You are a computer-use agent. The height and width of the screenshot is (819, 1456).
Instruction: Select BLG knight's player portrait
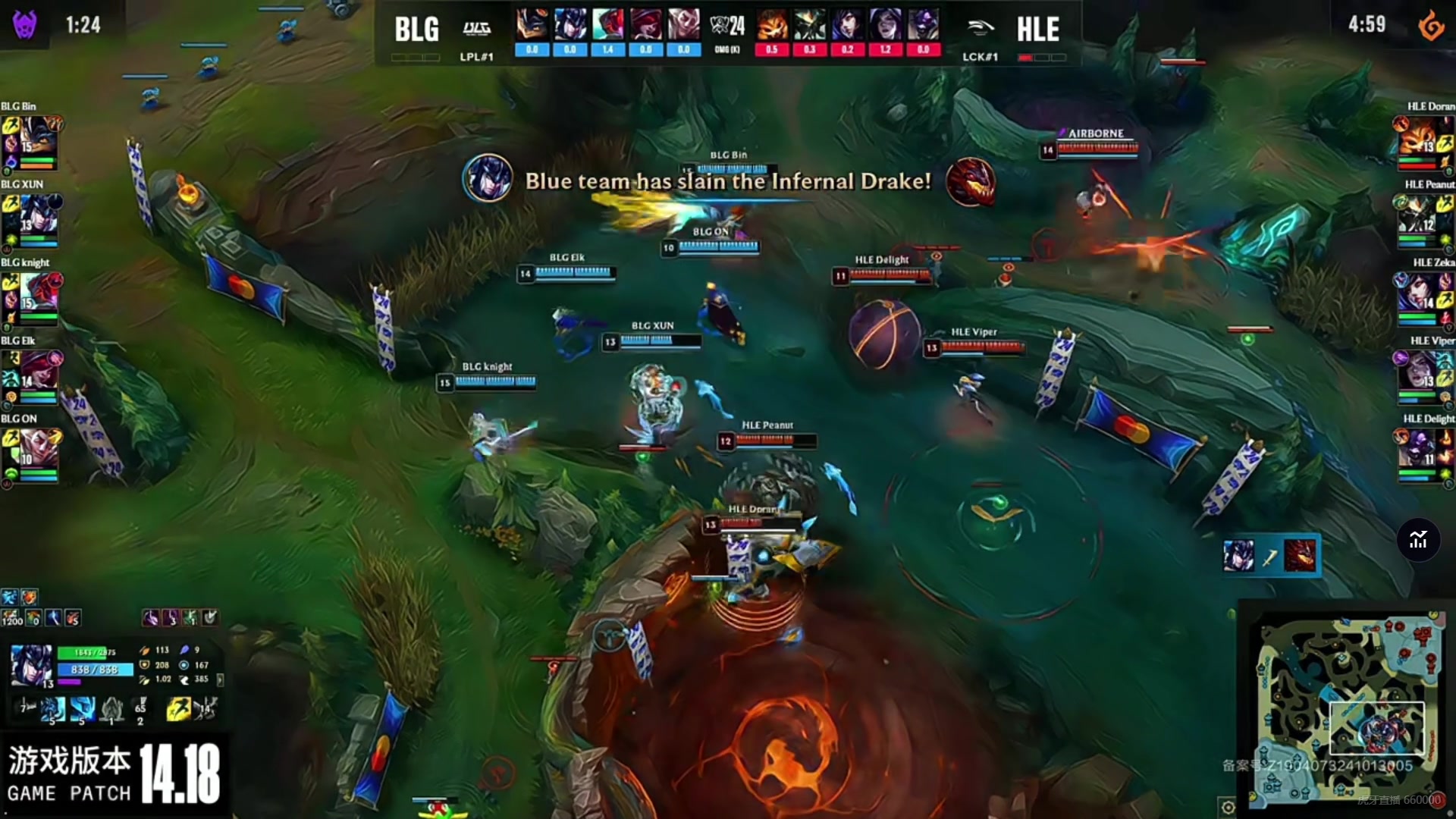click(38, 295)
